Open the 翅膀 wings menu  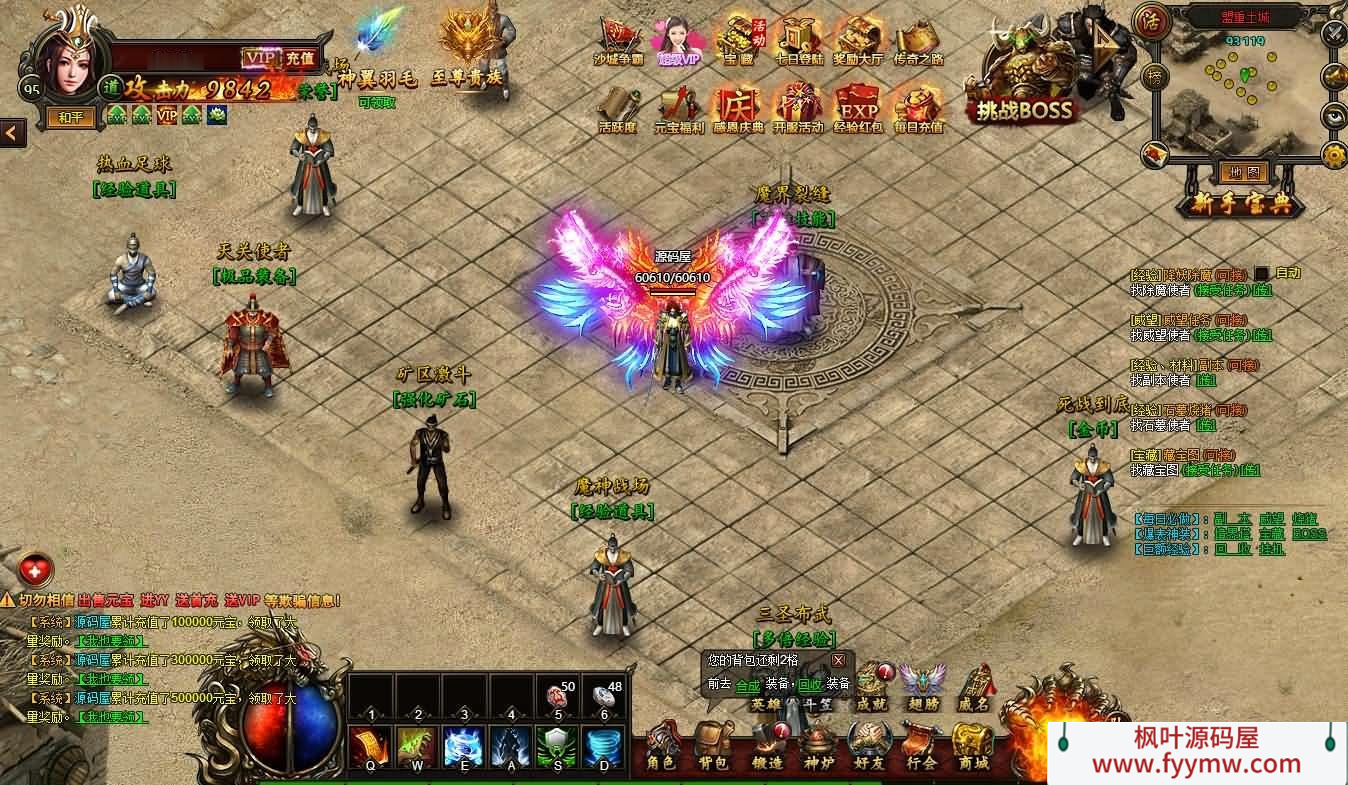pos(923,686)
